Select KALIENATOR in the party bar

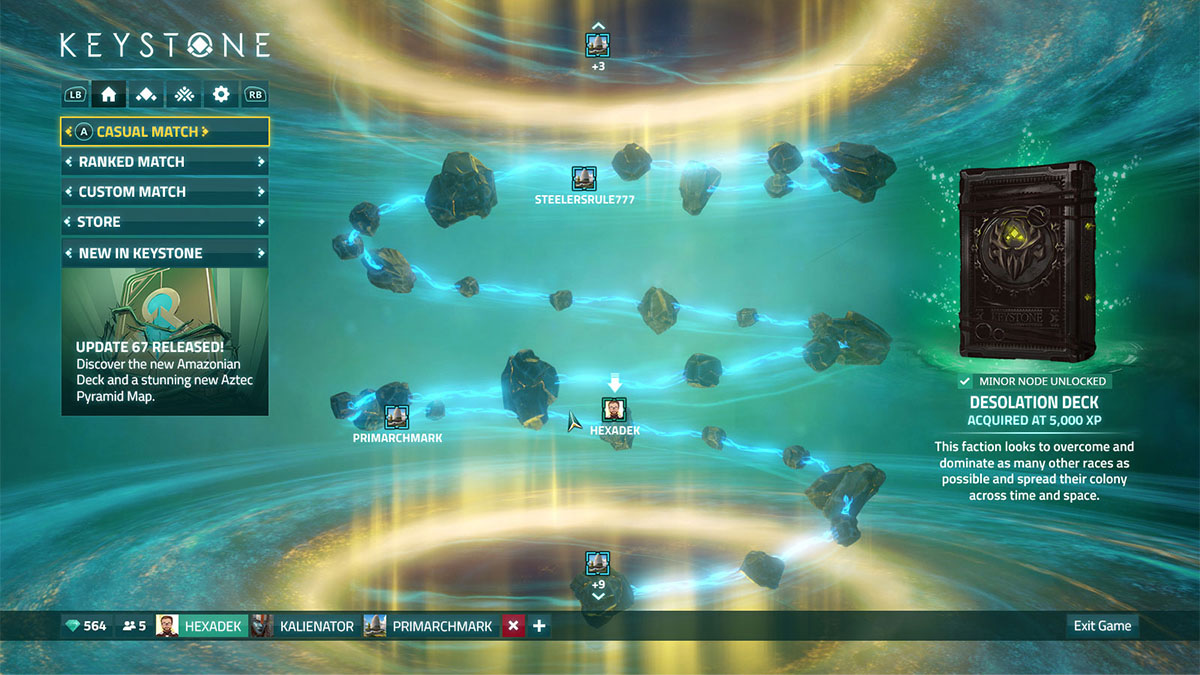[304, 626]
